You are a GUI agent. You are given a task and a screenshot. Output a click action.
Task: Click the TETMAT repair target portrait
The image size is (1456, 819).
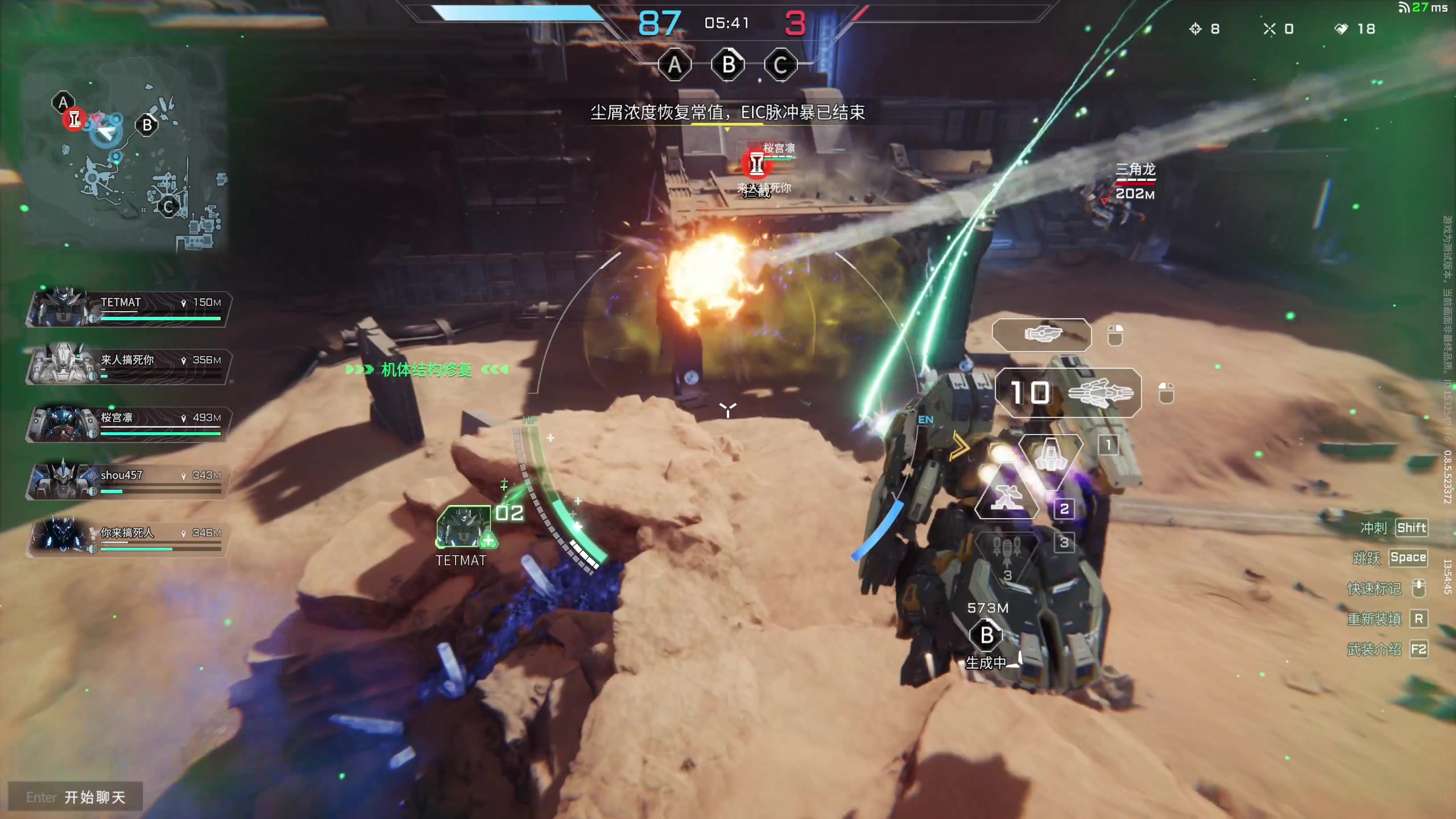pos(464,526)
